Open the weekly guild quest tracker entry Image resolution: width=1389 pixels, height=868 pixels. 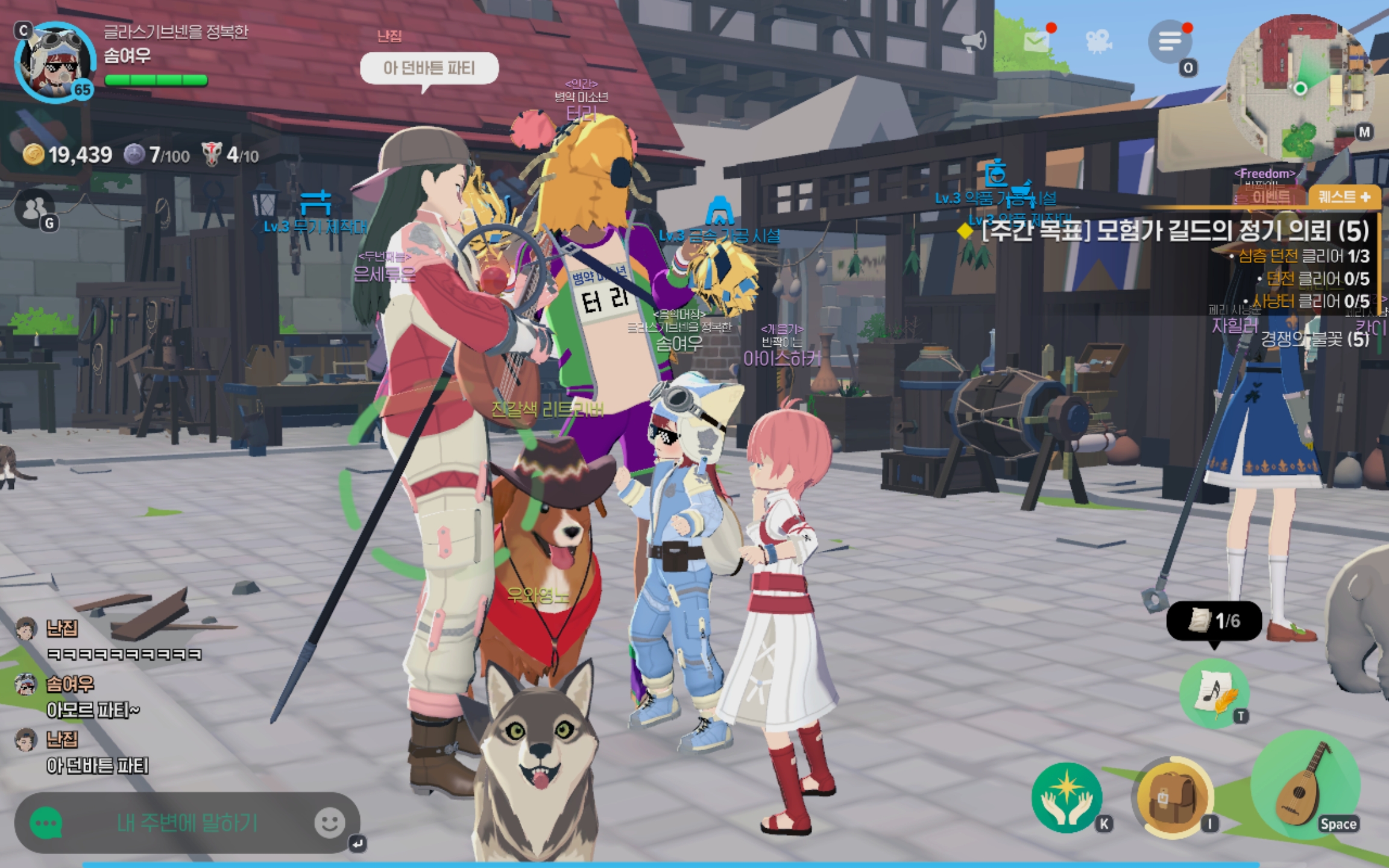[x=1174, y=231]
